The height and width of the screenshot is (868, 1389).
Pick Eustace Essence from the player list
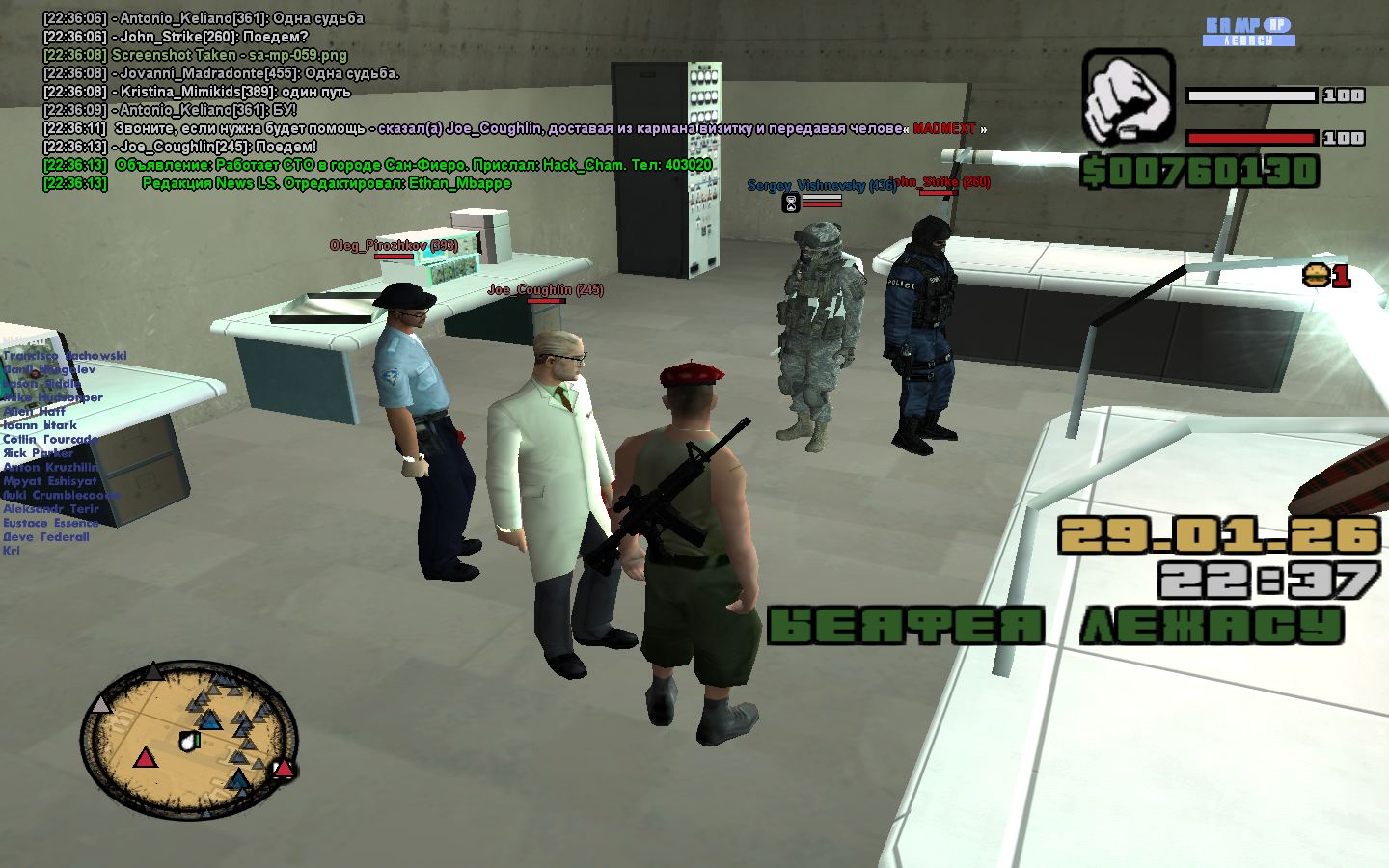pos(50,523)
